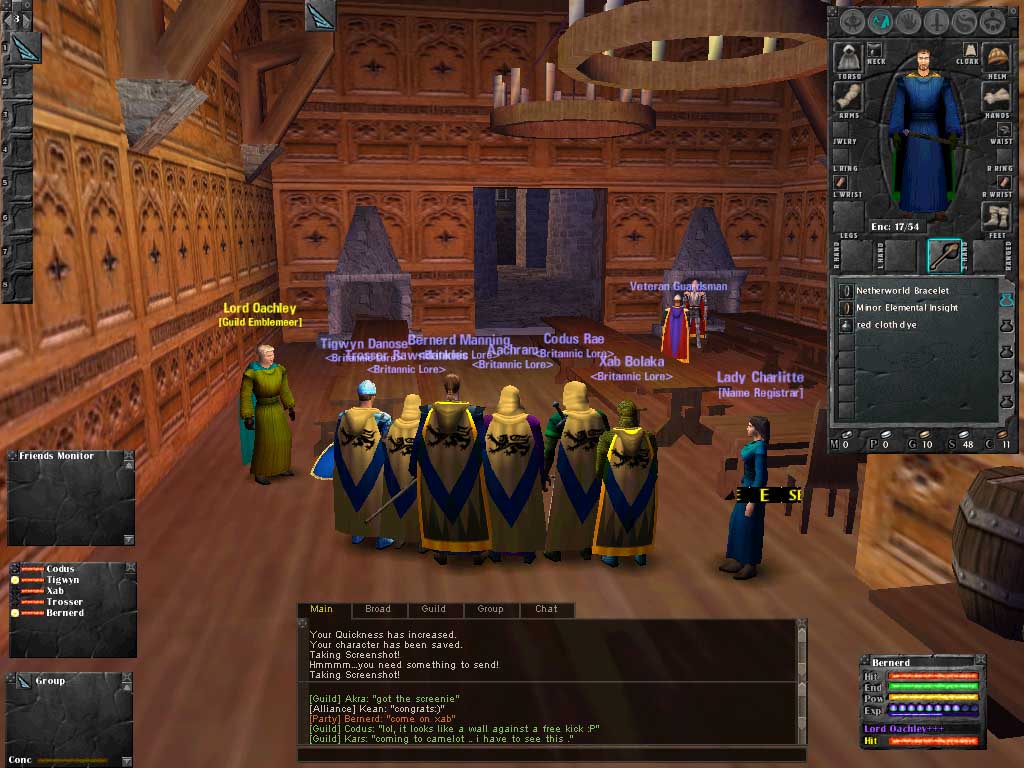Select the highlighted two-handed staff weapon slot
The height and width of the screenshot is (768, 1024).
pos(944,256)
